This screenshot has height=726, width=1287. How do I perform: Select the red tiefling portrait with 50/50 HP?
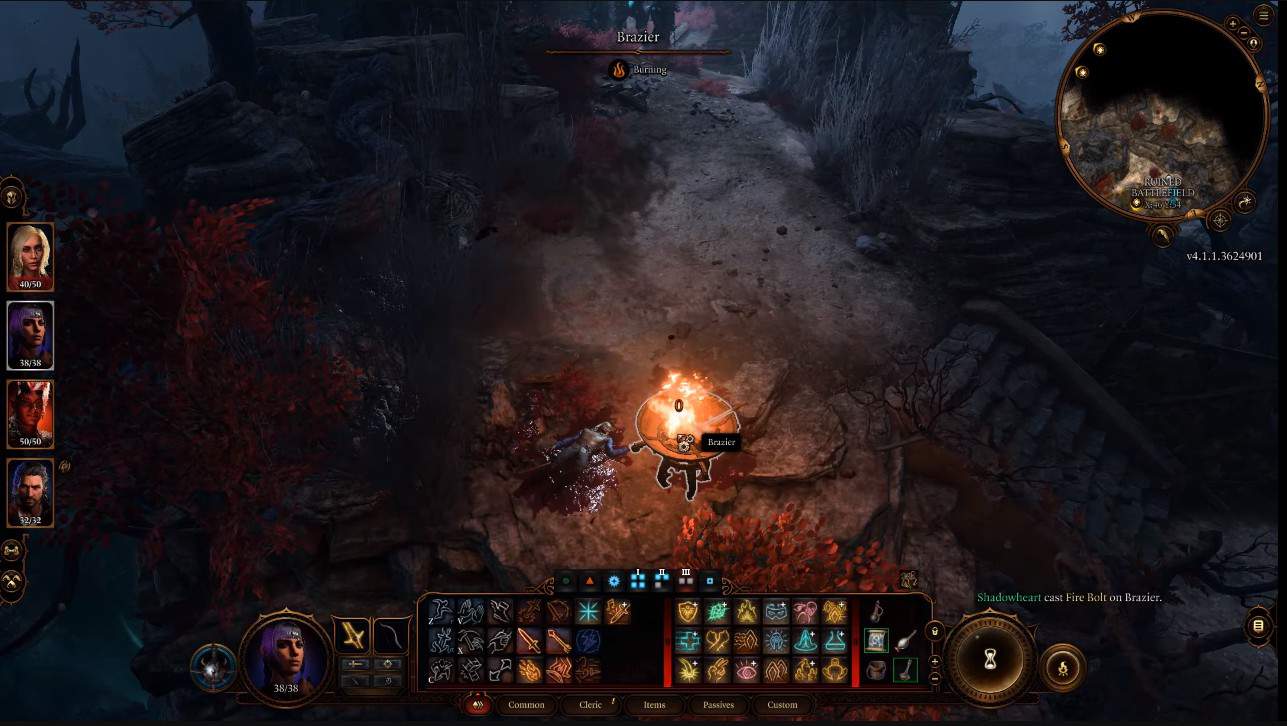(x=30, y=412)
